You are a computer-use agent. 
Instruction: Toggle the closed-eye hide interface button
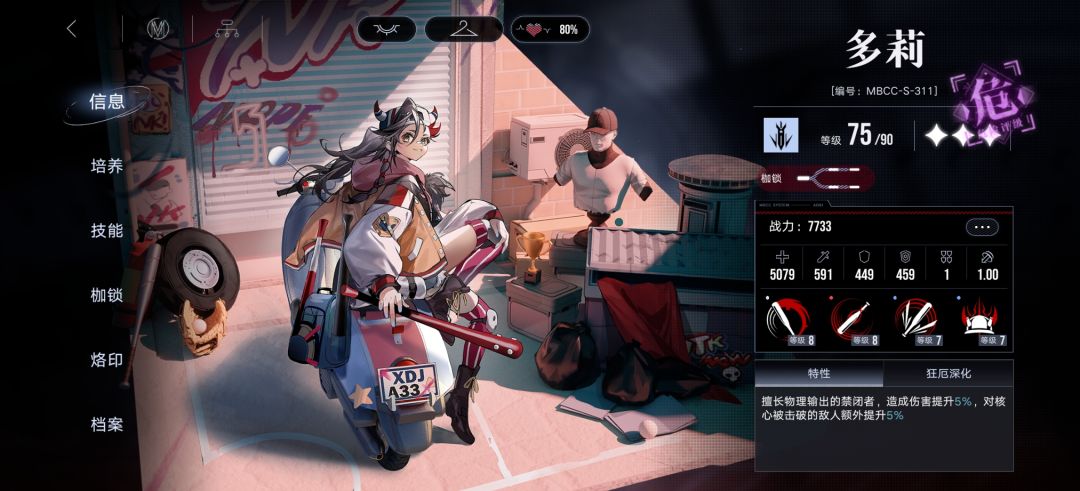coord(386,29)
